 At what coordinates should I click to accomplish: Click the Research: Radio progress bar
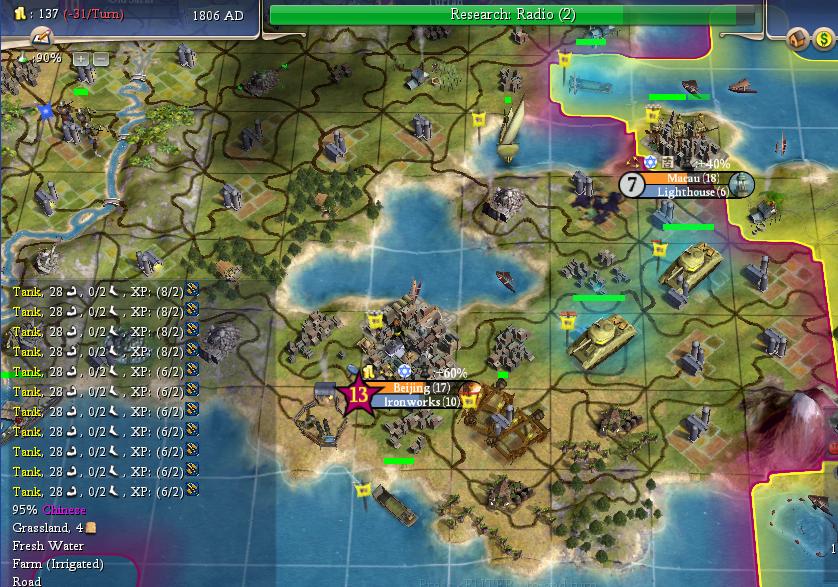coord(512,14)
